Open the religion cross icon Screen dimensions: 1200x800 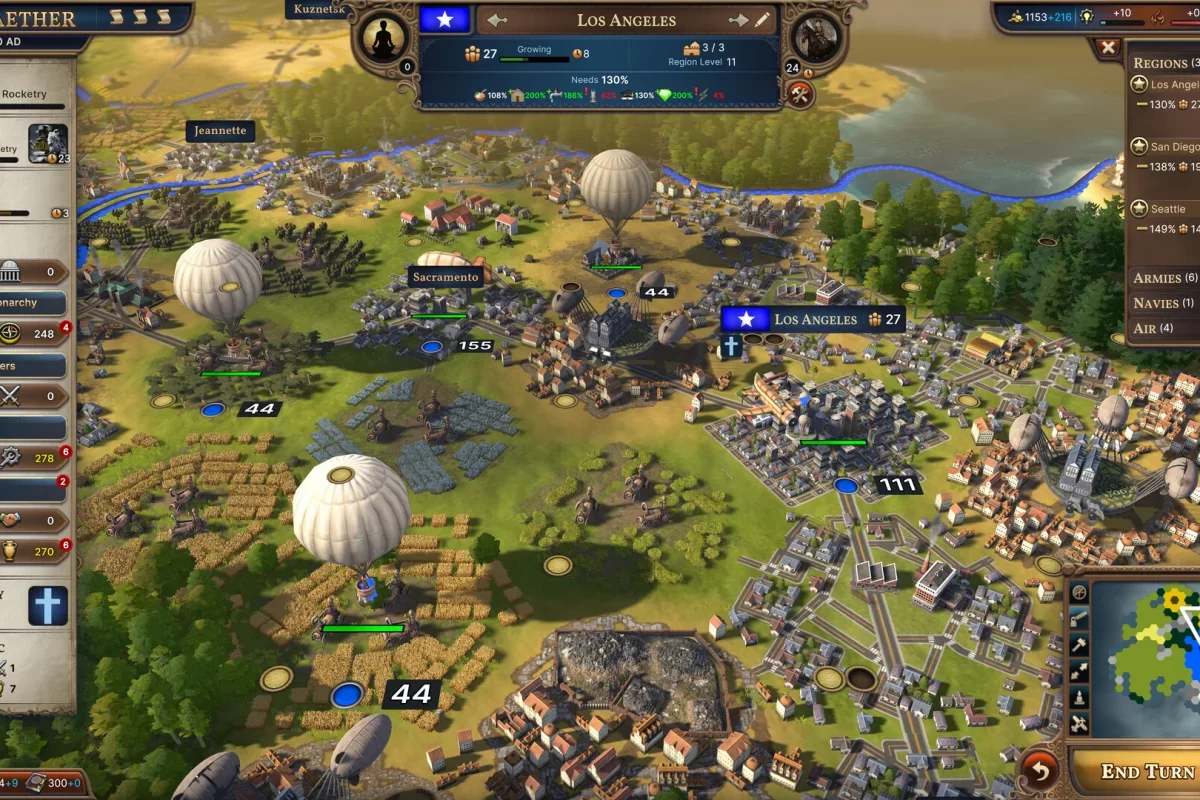tap(47, 606)
